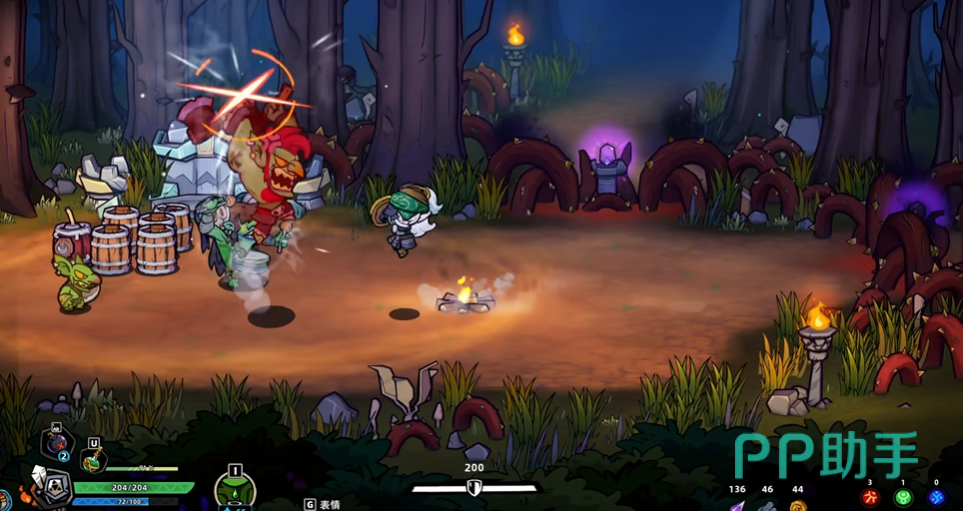
Task: Click the gray ore resource icon
Action: click(x=767, y=505)
